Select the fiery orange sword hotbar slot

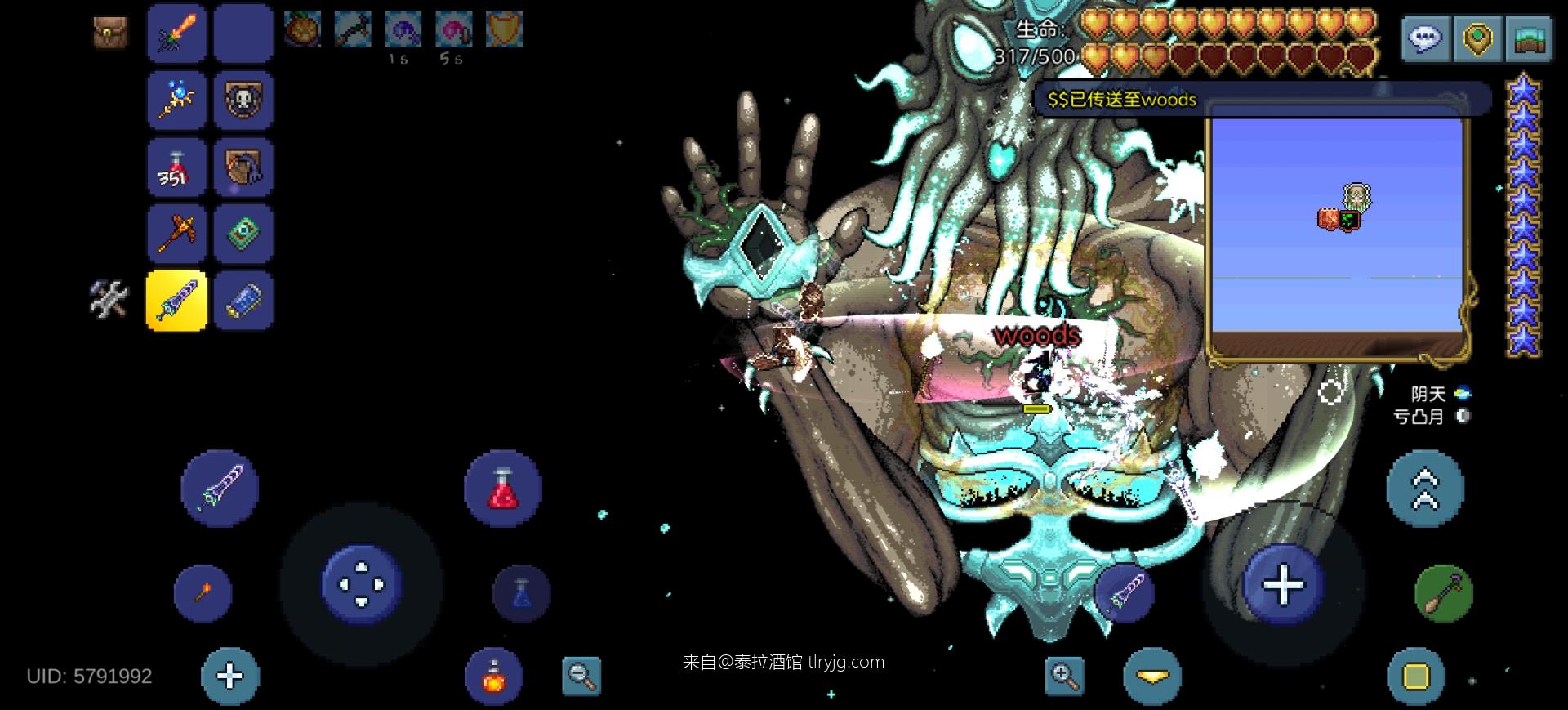point(176,33)
